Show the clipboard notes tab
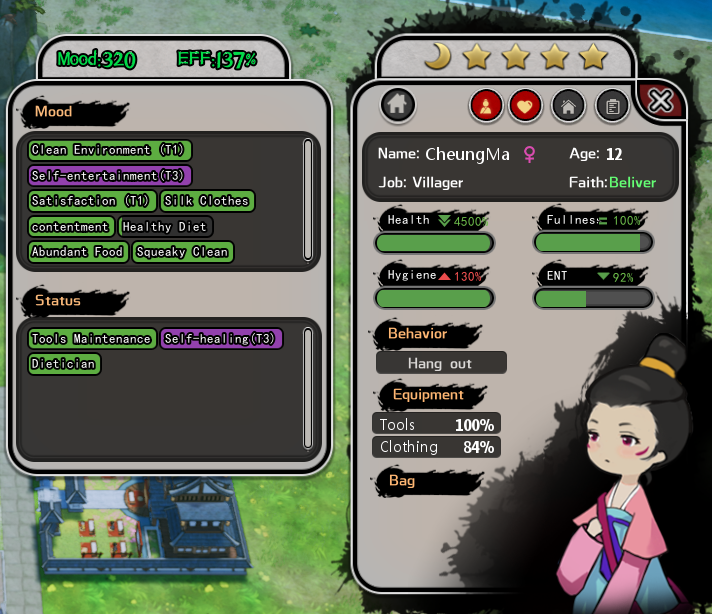The width and height of the screenshot is (712, 614). pos(612,105)
